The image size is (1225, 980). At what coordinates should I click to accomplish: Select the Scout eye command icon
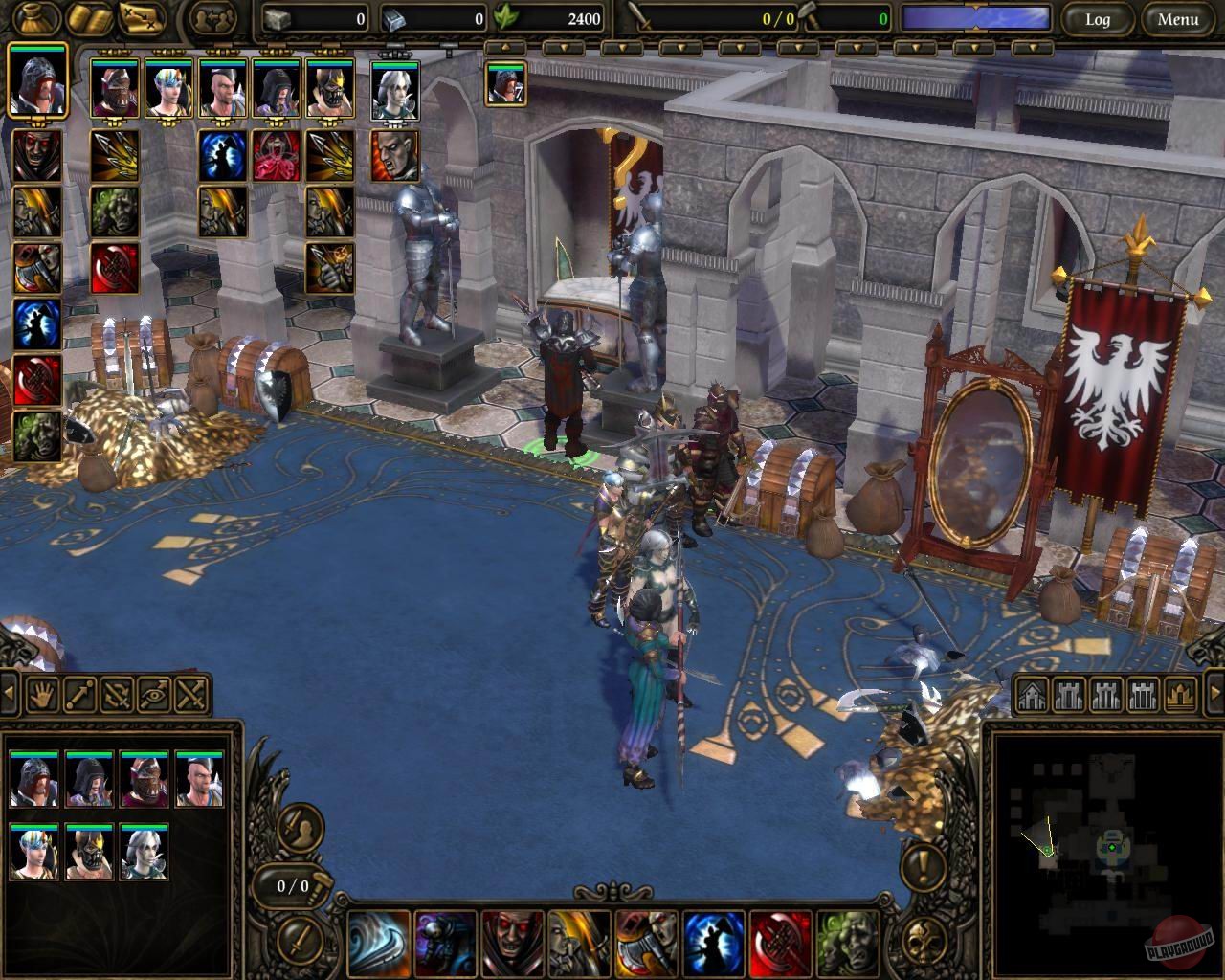pyautogui.click(x=151, y=695)
